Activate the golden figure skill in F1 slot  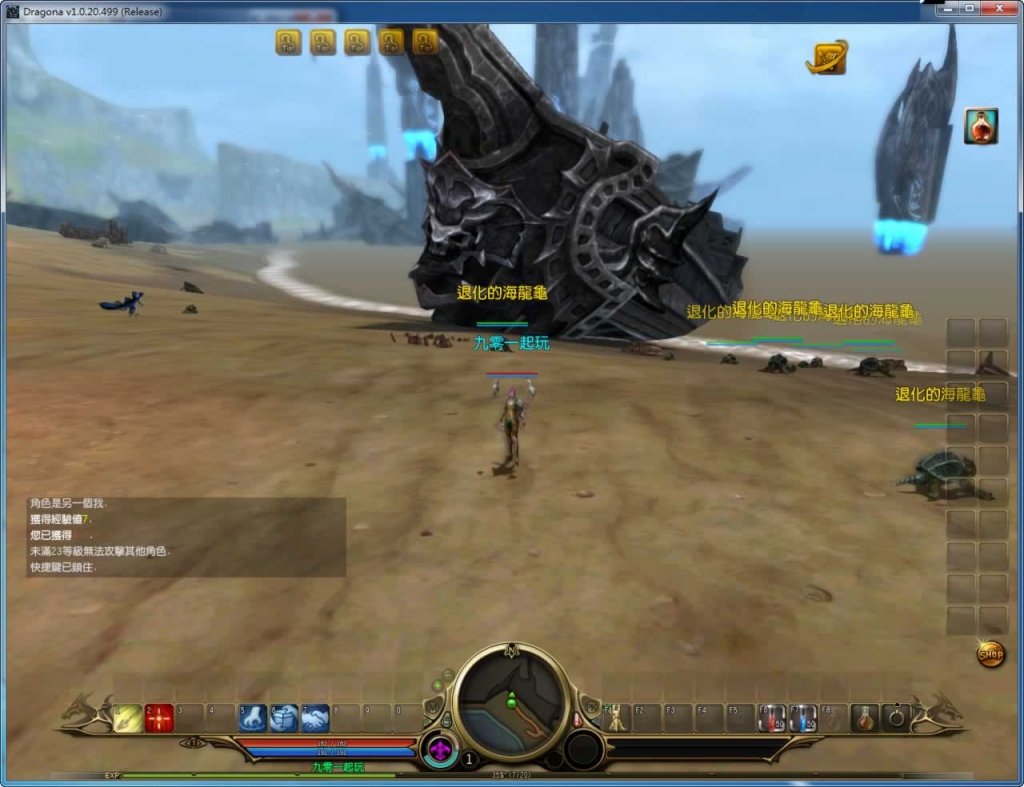(617, 717)
